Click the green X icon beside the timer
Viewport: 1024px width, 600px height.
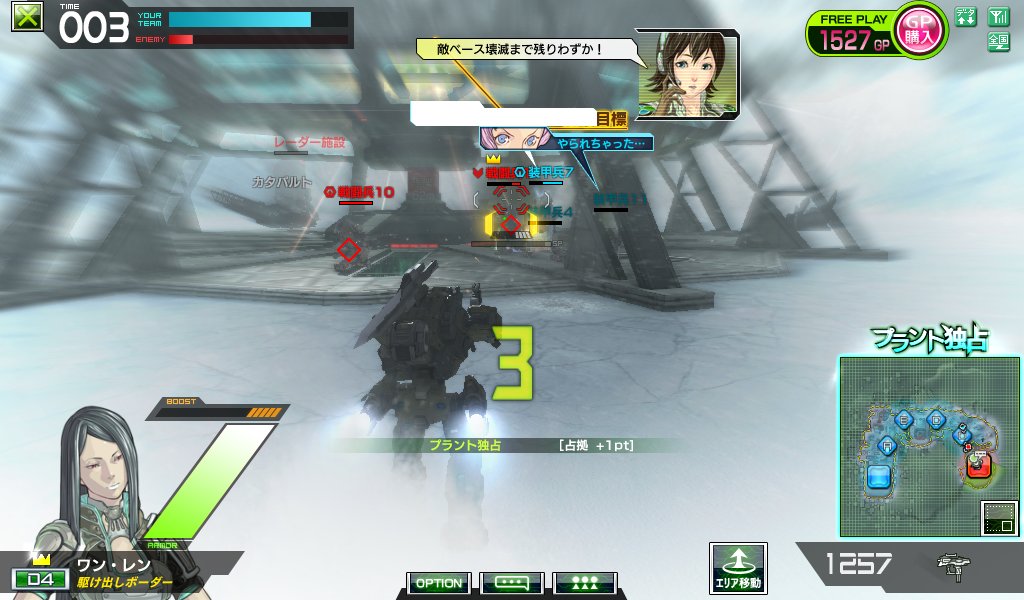click(x=27, y=16)
